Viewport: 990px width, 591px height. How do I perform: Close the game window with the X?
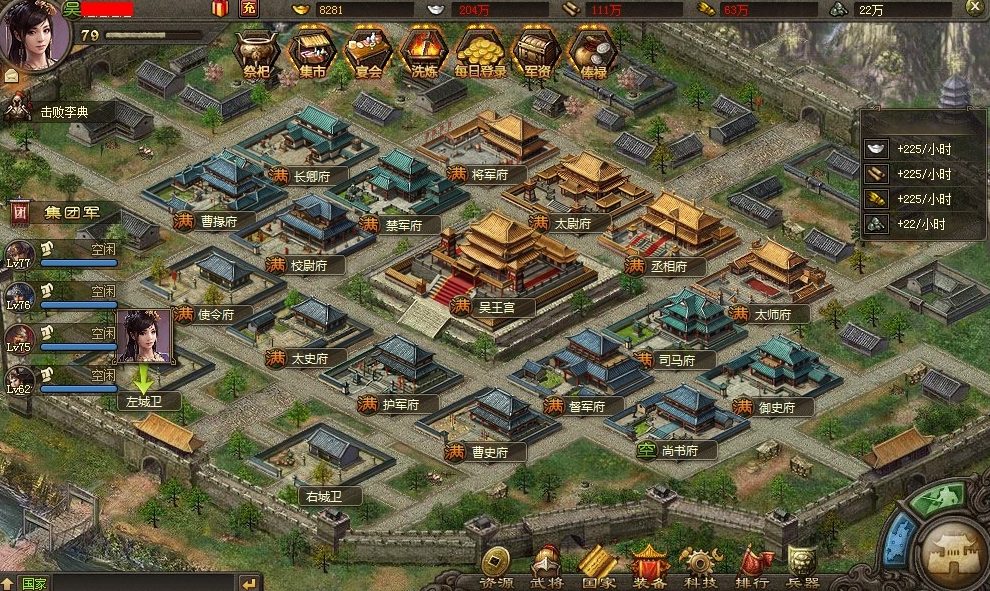pyautogui.click(x=974, y=8)
